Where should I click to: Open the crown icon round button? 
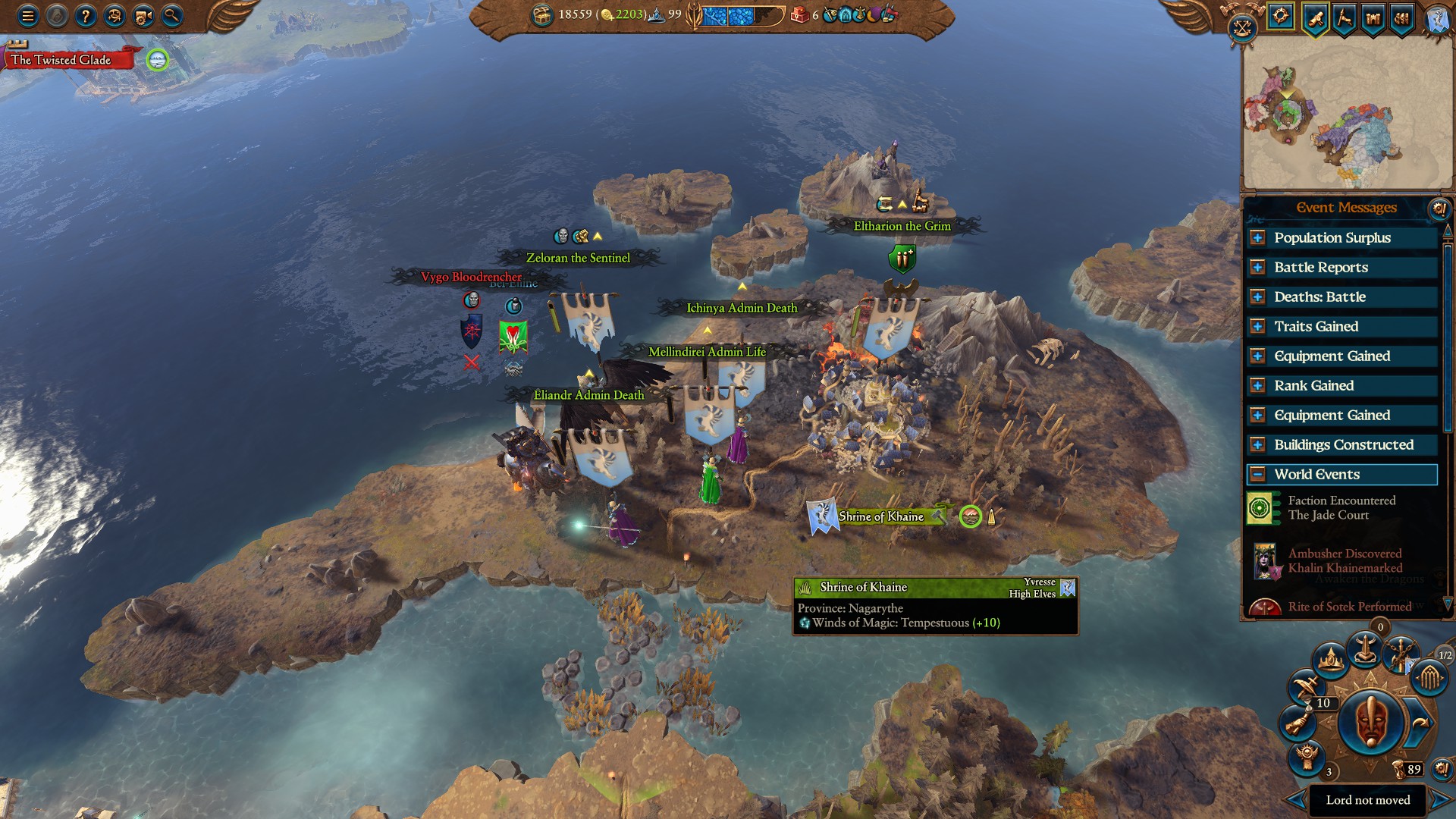coord(1330,661)
